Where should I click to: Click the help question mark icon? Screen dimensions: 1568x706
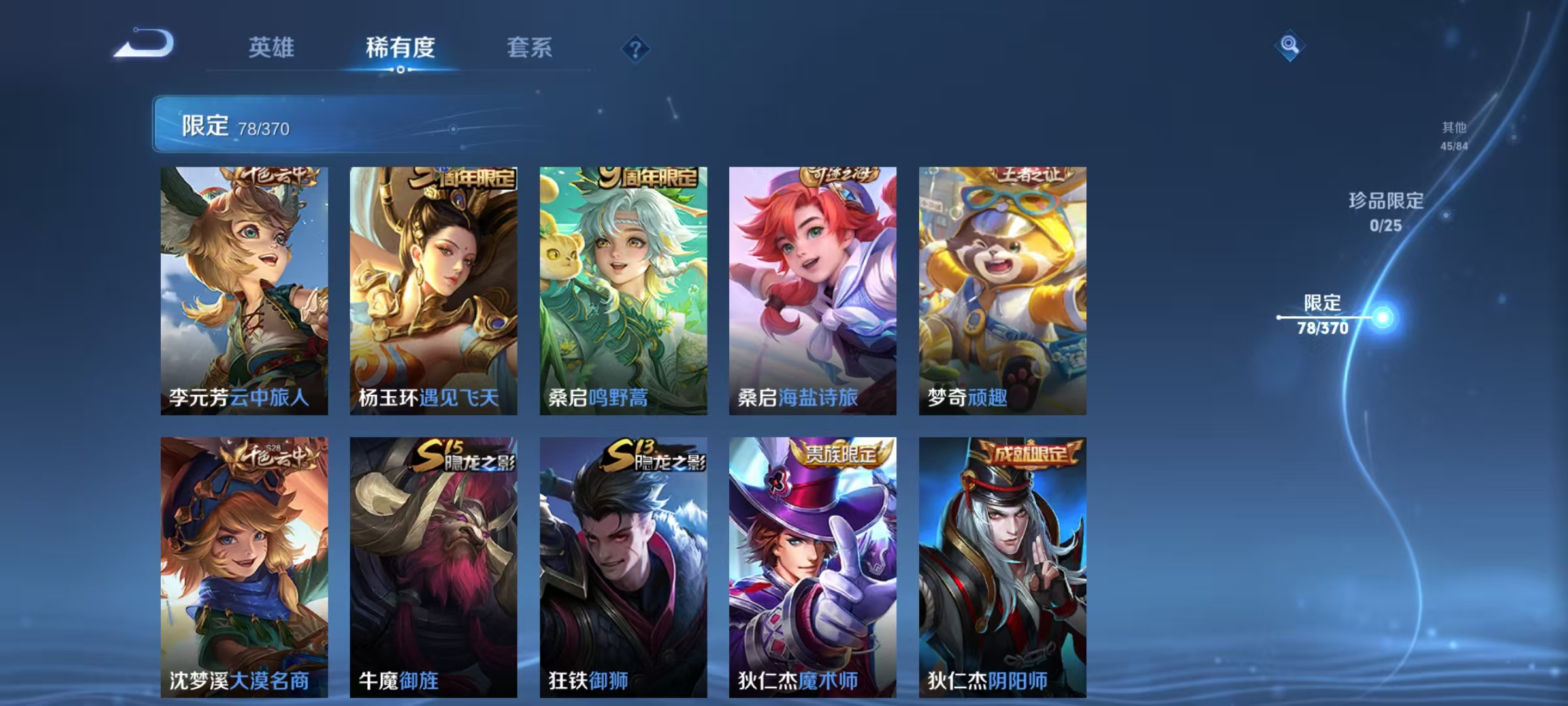point(635,48)
